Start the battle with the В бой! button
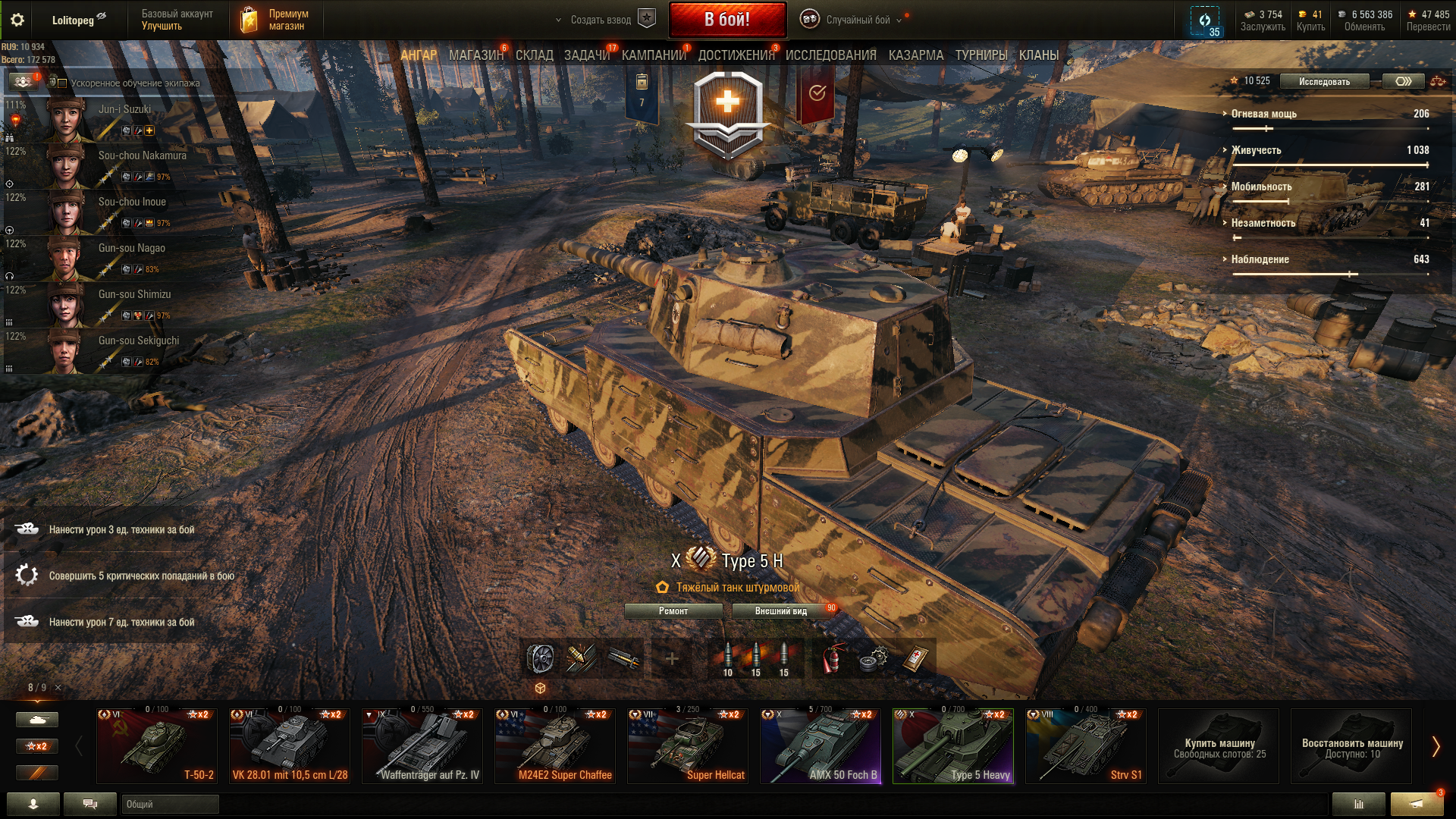Viewport: 1456px width, 819px height. [726, 20]
